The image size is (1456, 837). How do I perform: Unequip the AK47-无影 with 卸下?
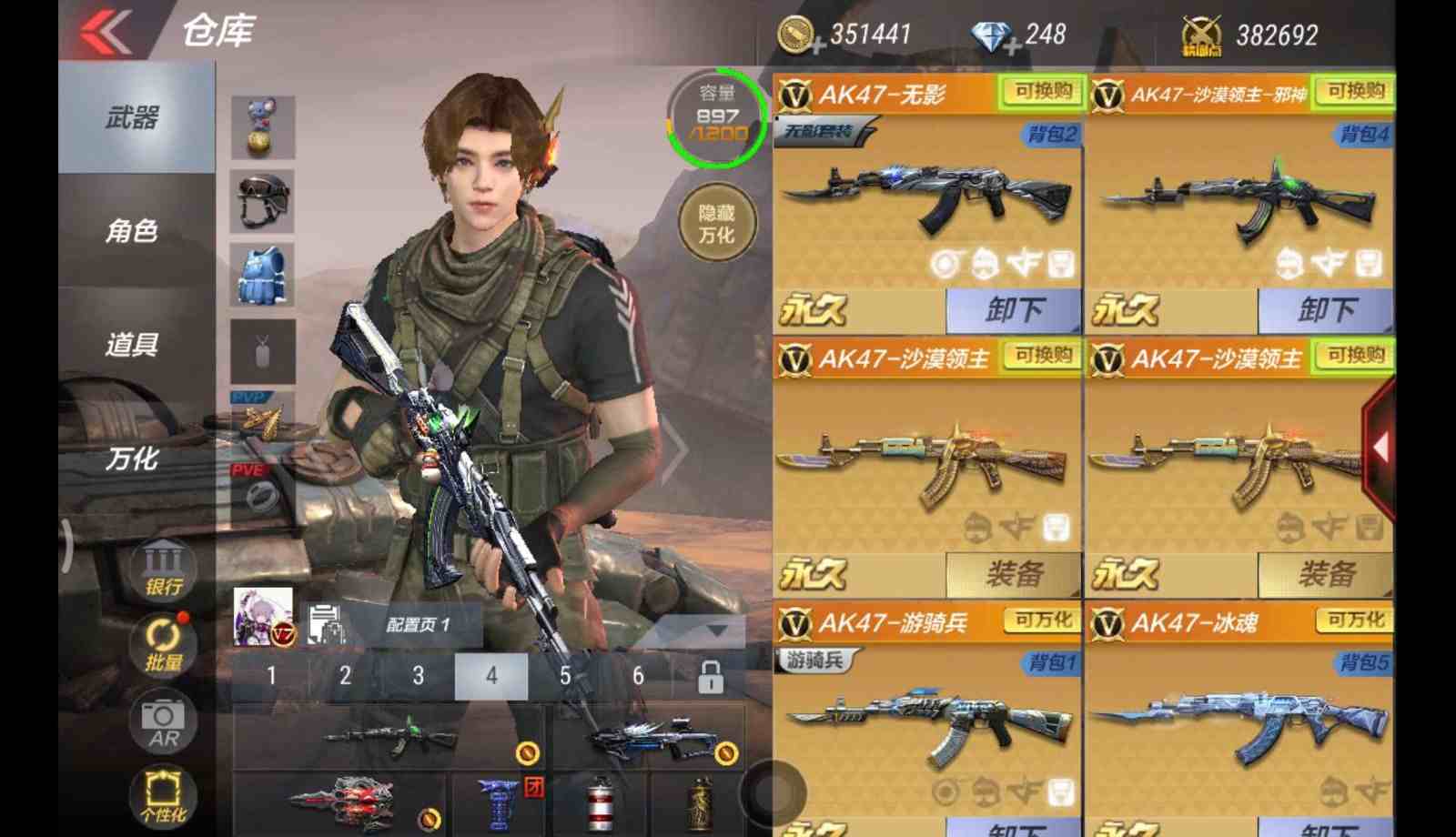[x=1014, y=311]
